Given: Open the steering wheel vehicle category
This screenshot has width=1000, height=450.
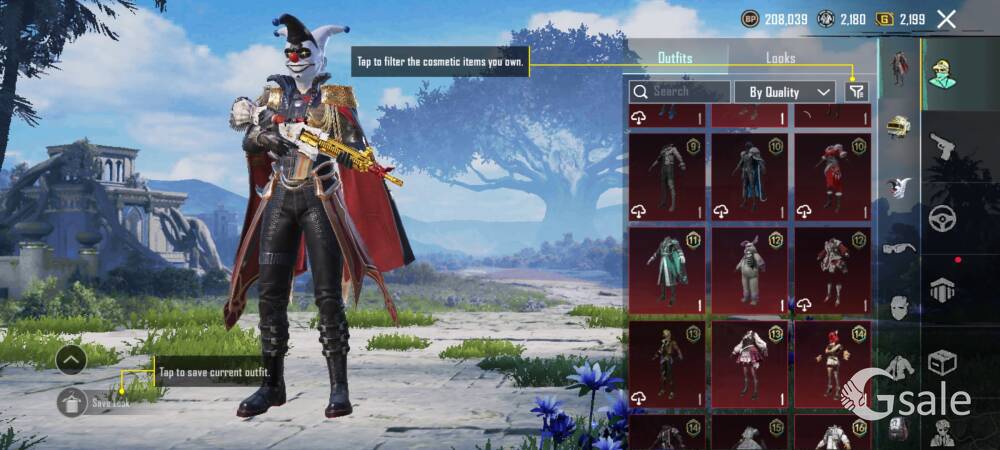Looking at the screenshot, I should (x=942, y=218).
